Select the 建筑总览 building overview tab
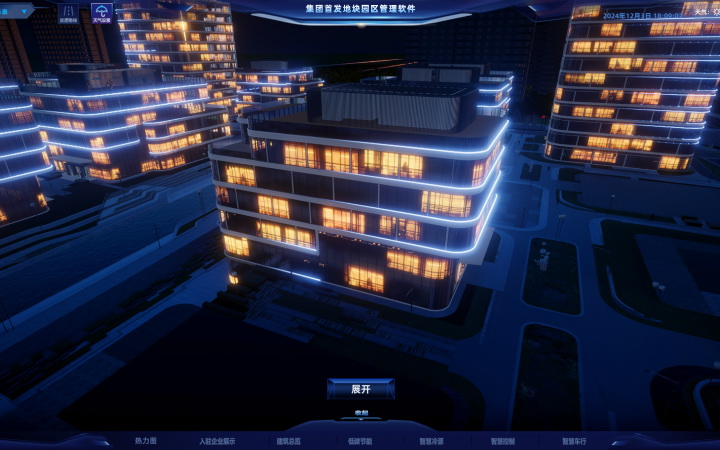720x450 pixels. [288, 440]
